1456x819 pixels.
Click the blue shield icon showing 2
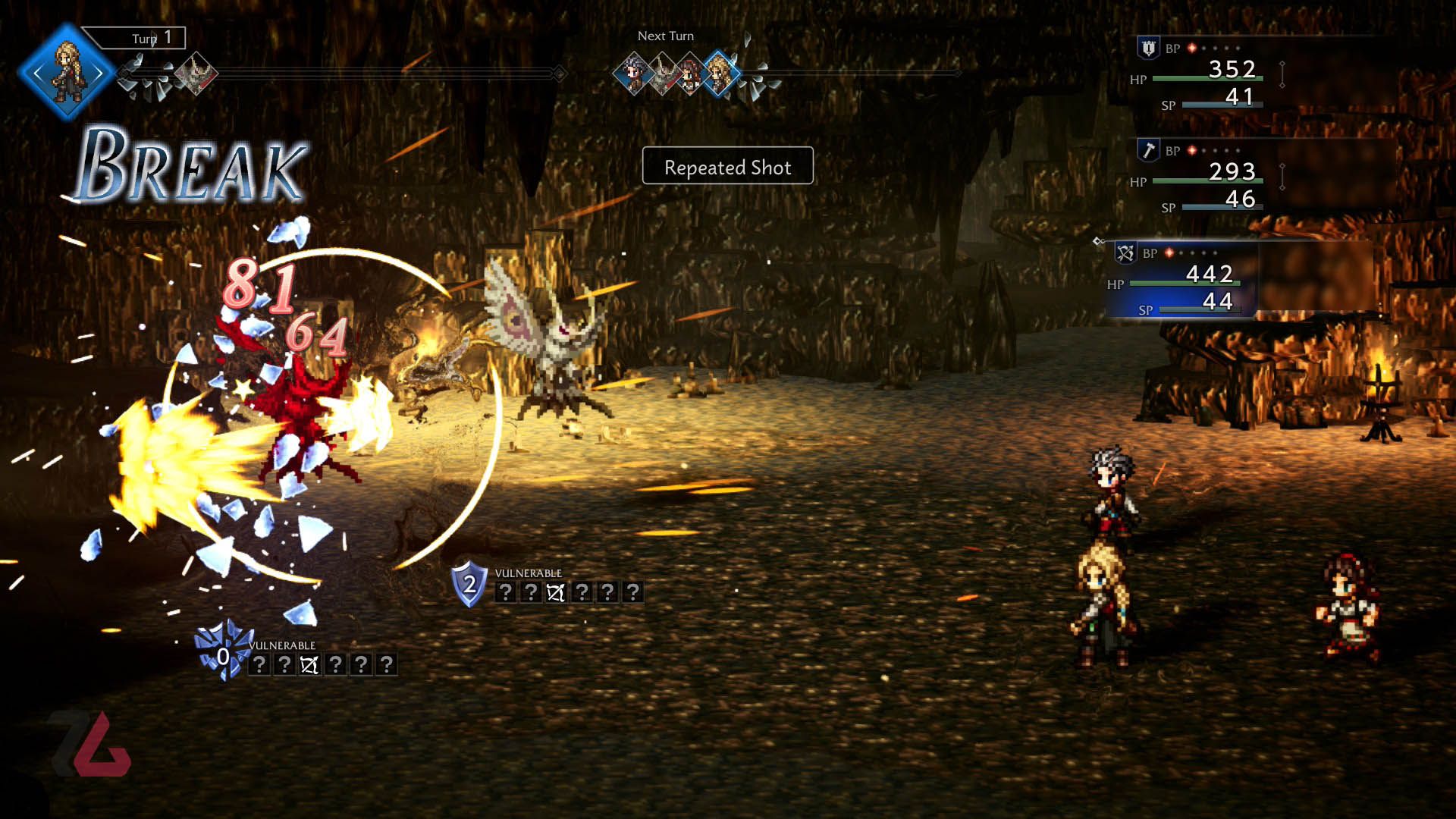pyautogui.click(x=469, y=583)
